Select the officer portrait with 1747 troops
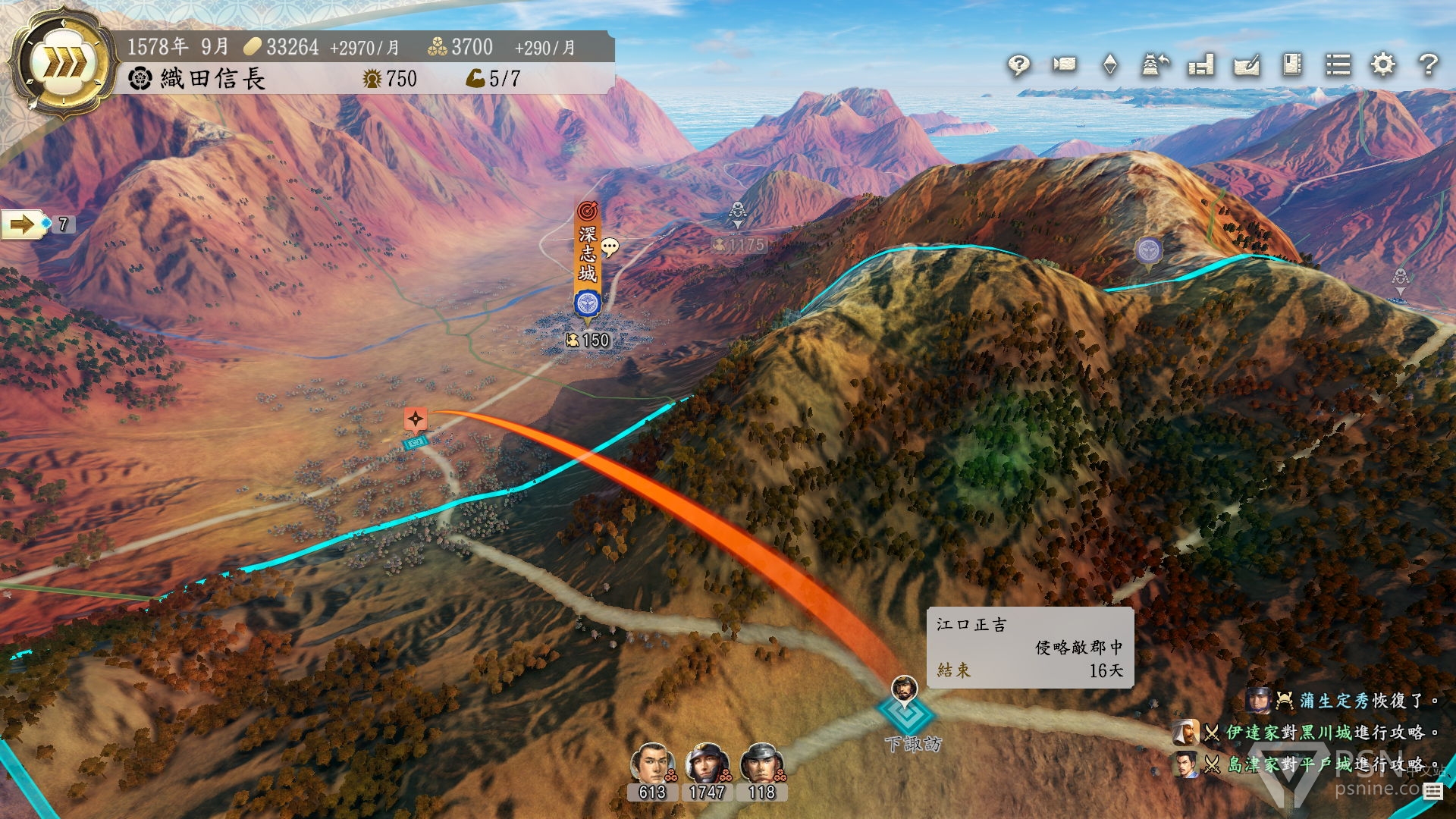The height and width of the screenshot is (819, 1456). point(707,764)
